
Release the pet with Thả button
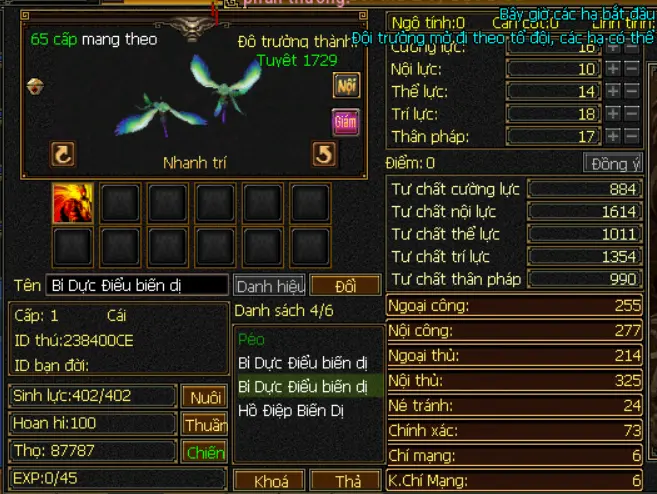tap(347, 482)
